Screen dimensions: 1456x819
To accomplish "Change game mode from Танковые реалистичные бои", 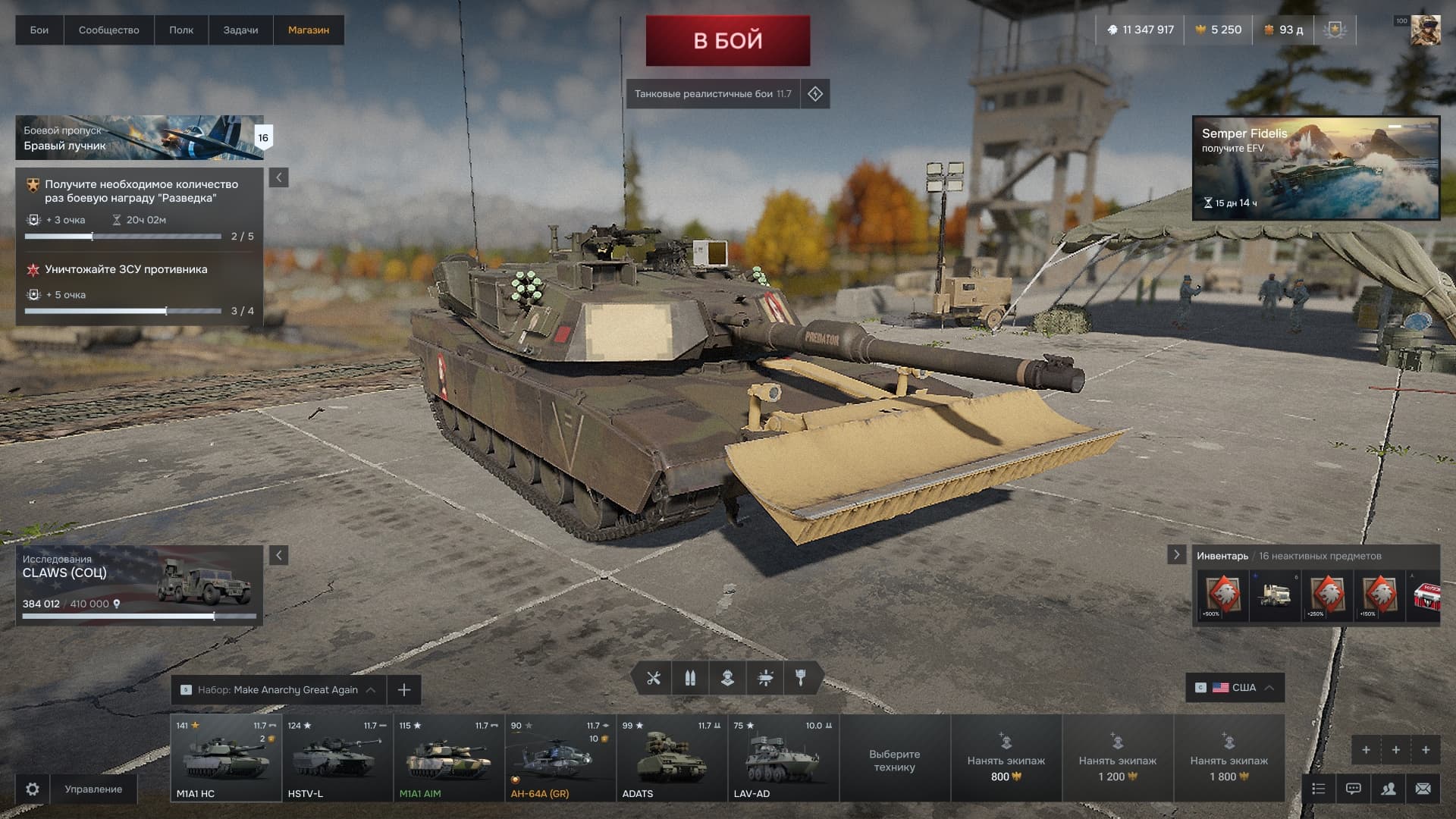I will 713,94.
